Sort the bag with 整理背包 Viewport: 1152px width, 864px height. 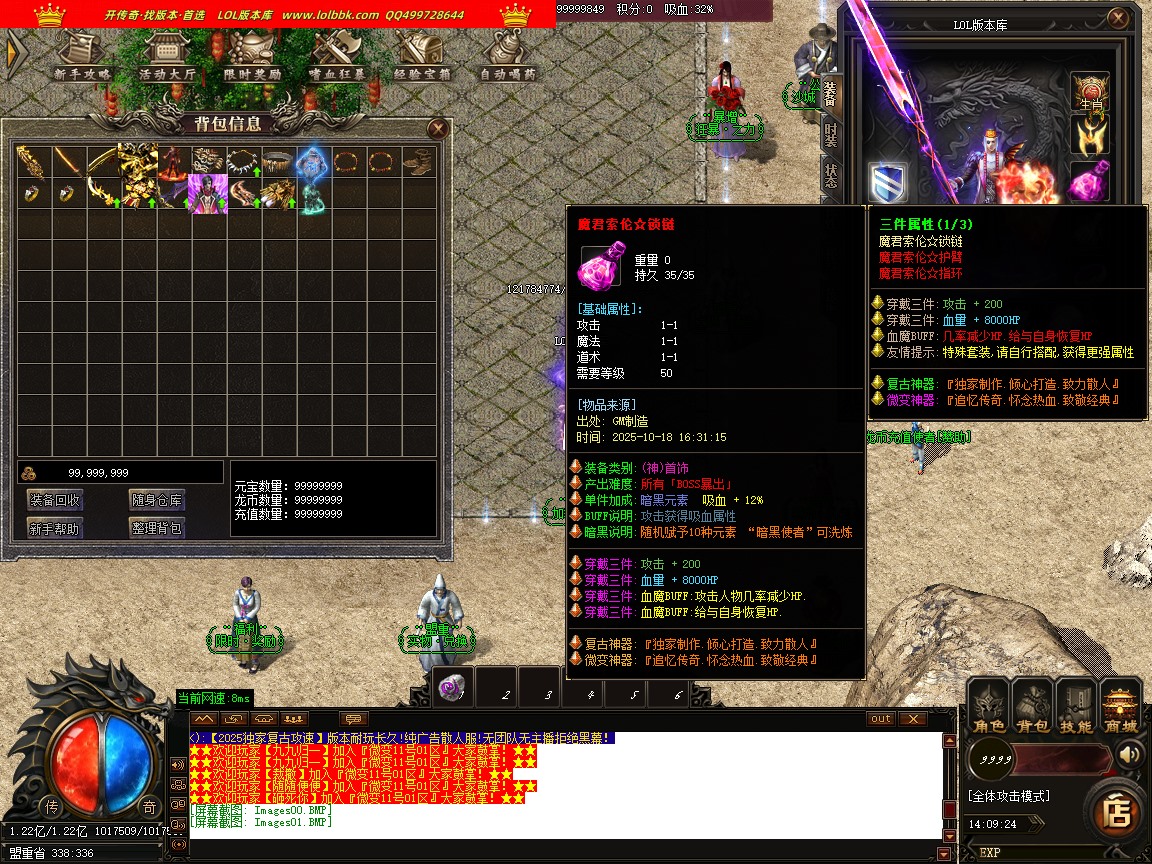click(x=156, y=528)
